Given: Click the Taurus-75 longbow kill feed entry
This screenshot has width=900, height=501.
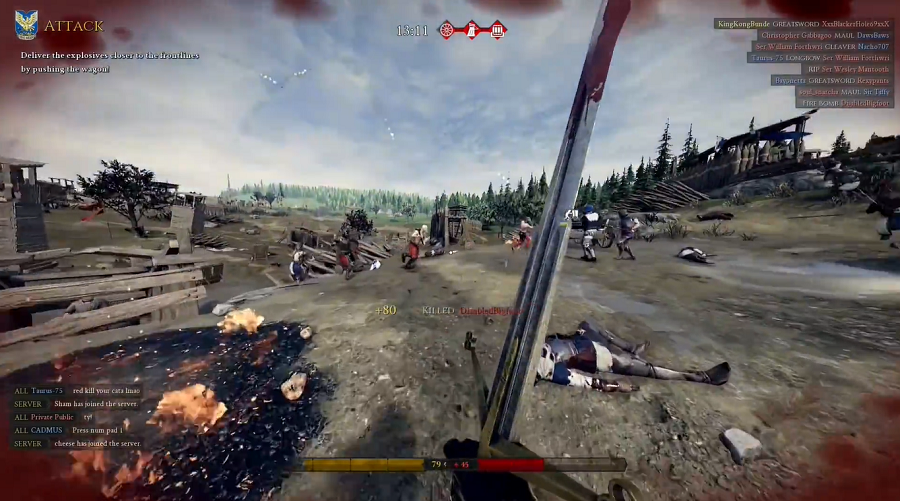Looking at the screenshot, I should pyautogui.click(x=820, y=57).
